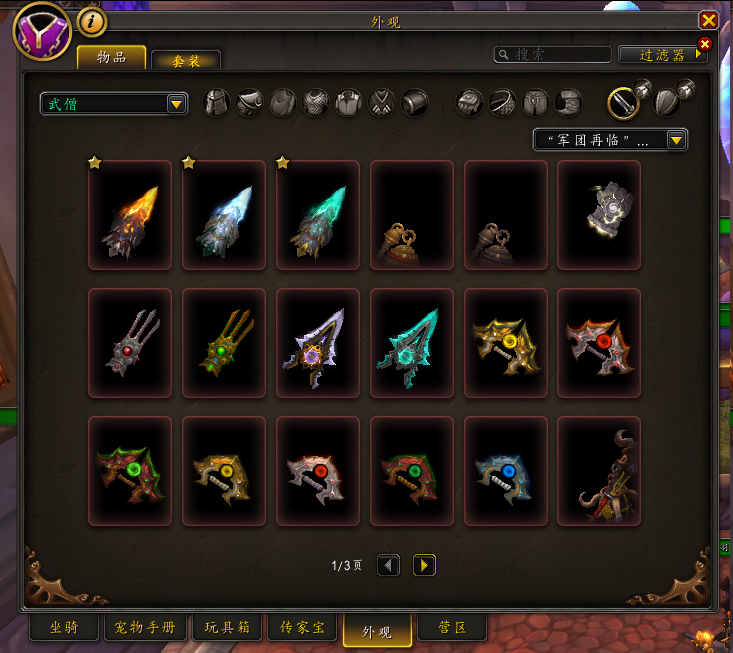Viewport: 733px width, 653px height.
Task: Select the 物品 items tab
Action: click(111, 58)
